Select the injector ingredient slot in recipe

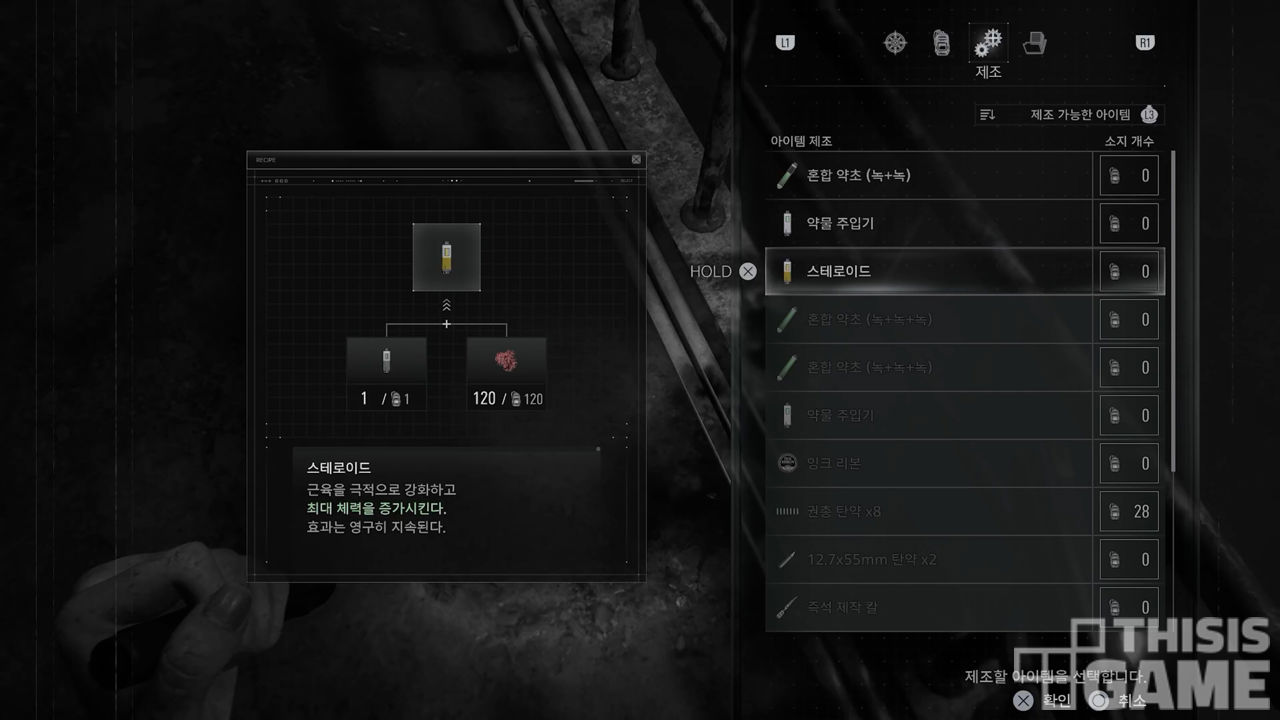pos(386,361)
